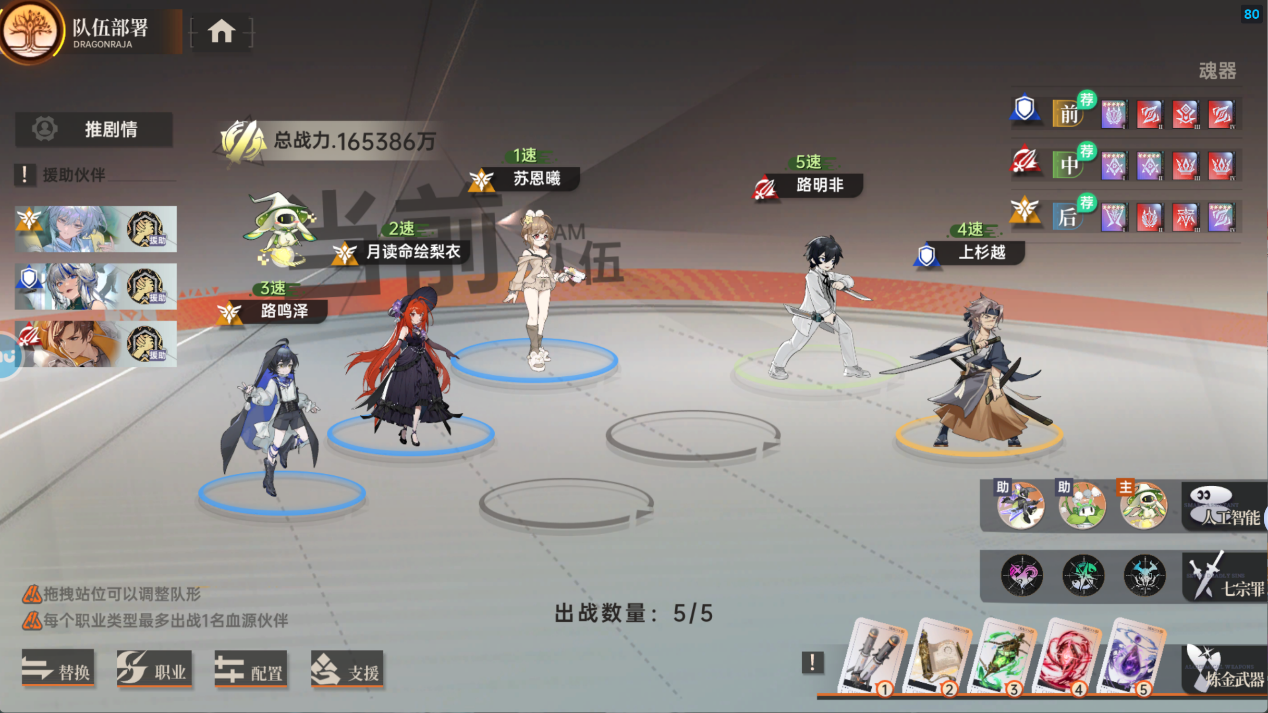Open the 配置 configuration button
The width and height of the screenshot is (1268, 713).
tap(250, 671)
